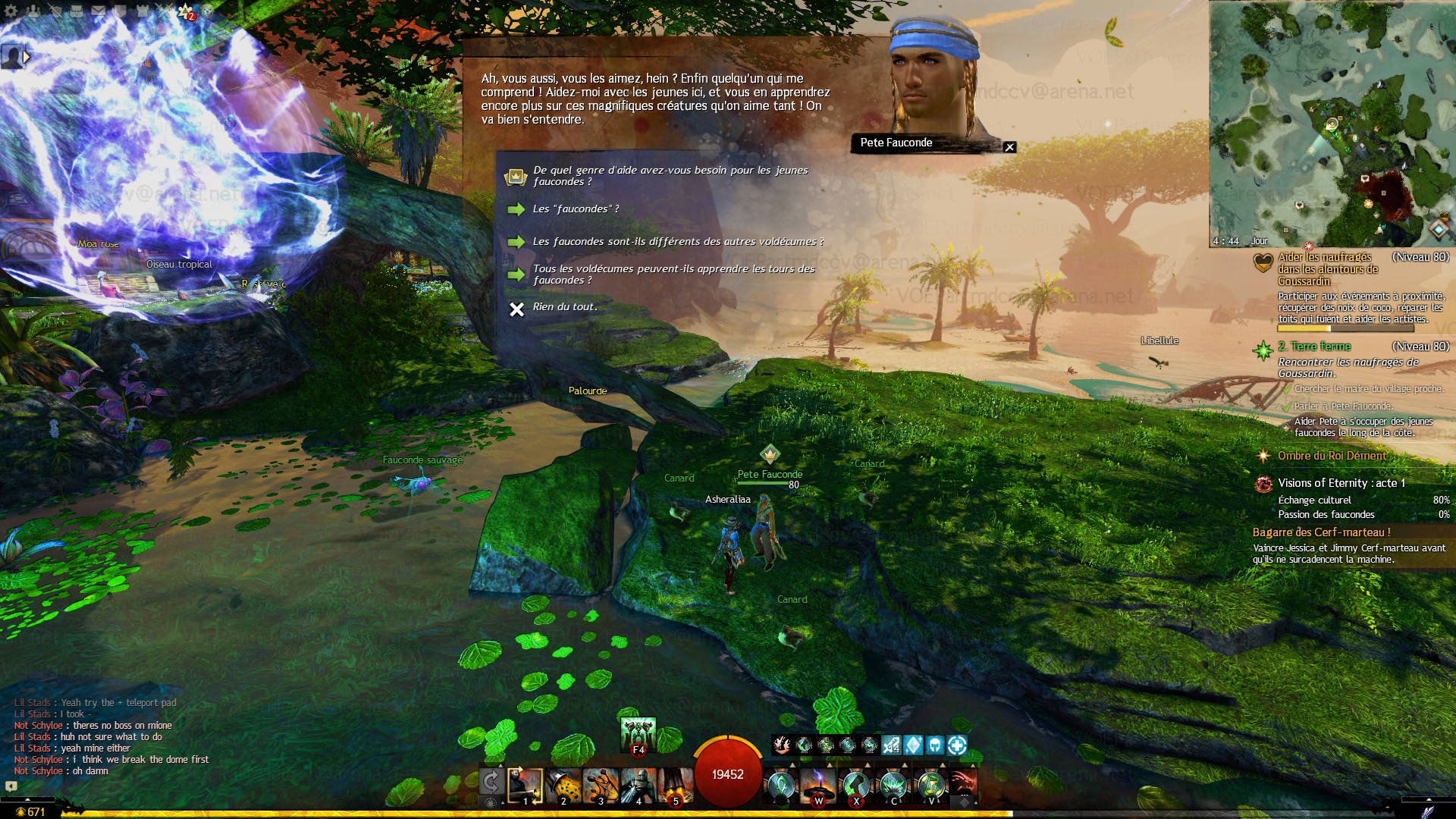Click the 'Visions of Eternity : acte 1' tracker
The height and width of the screenshot is (819, 1456).
click(1341, 483)
